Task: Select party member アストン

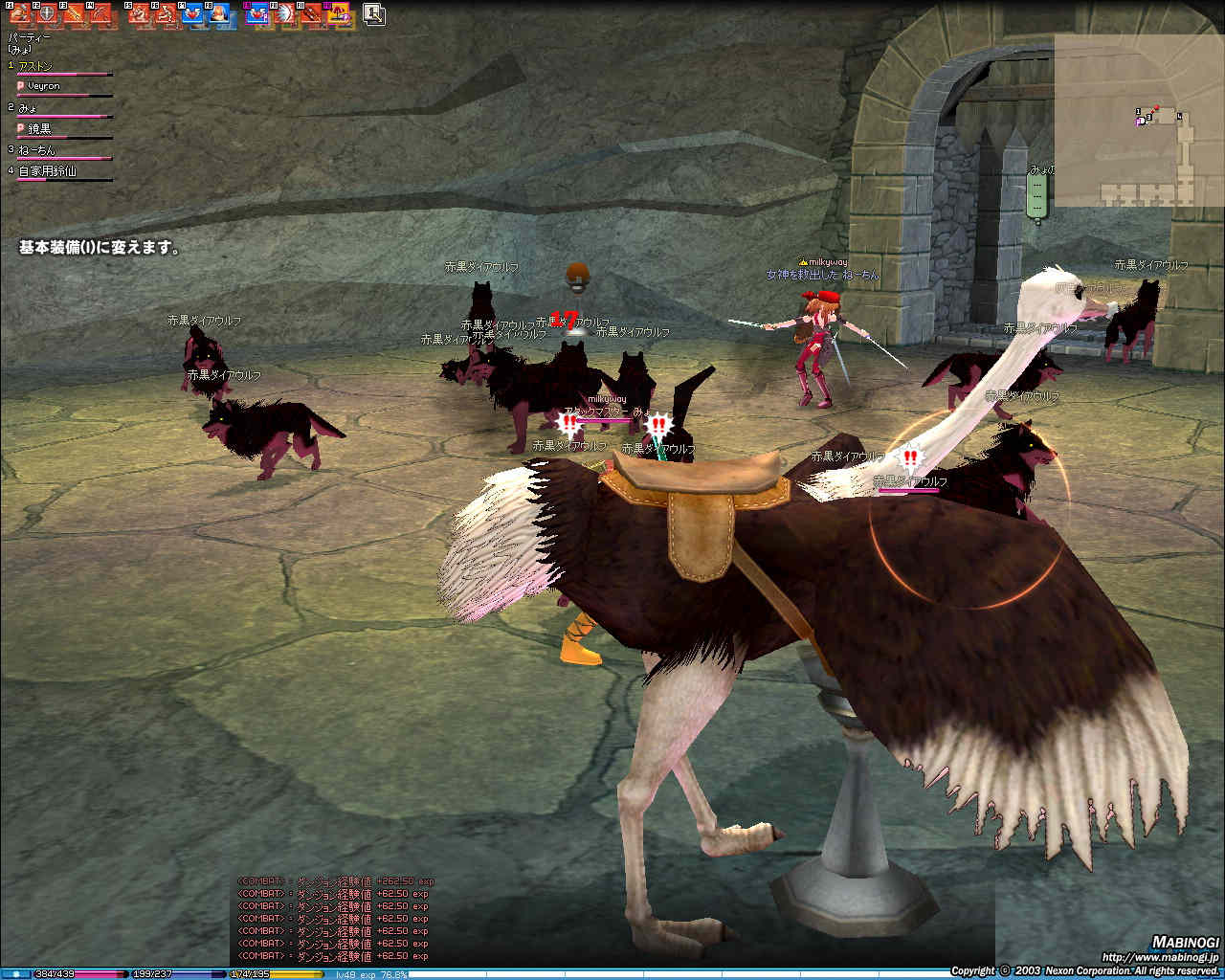Action: 36,66
